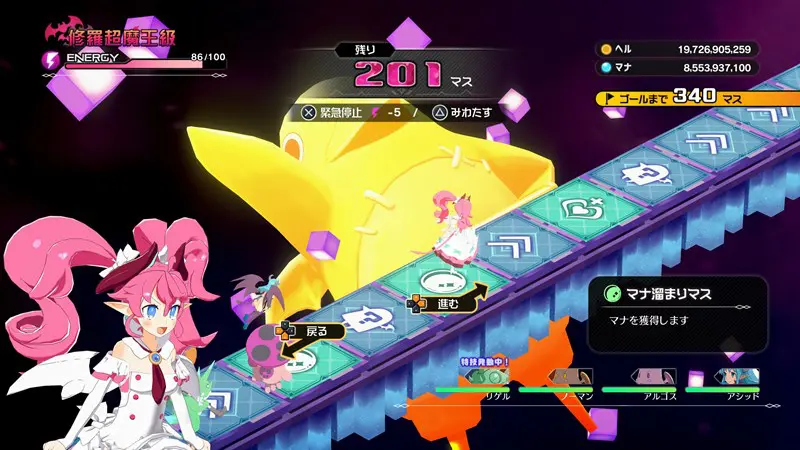Screen dimensions: 800x450
Task: Select party member リゲル portrait
Action: point(484,379)
